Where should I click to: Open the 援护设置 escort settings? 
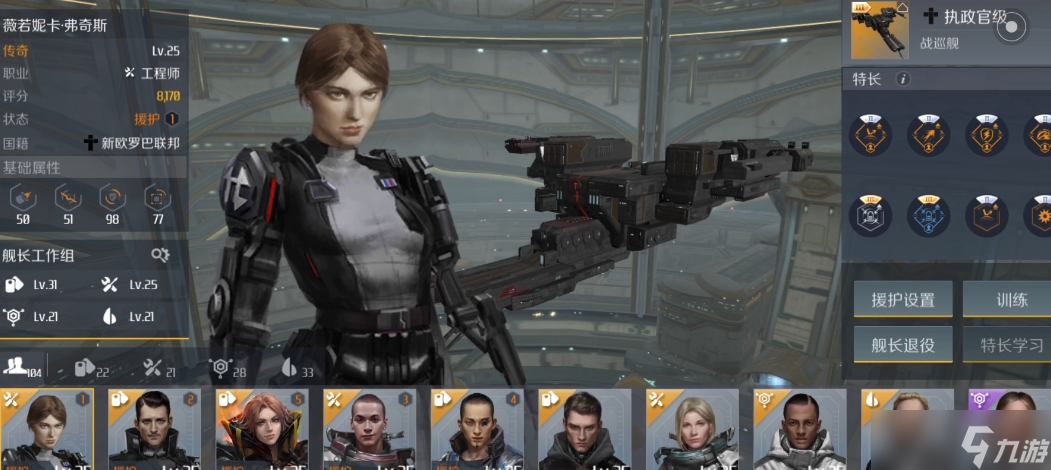click(x=902, y=299)
